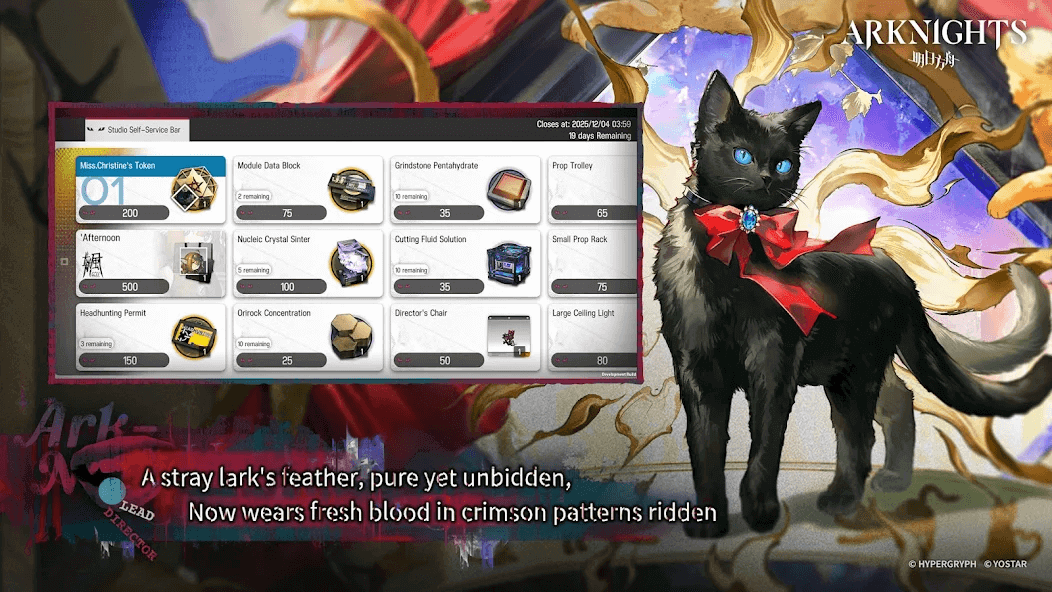The image size is (1052, 592).
Task: Choose Grindstone Pentahydrate in the shop
Action: pyautogui.click(x=465, y=189)
